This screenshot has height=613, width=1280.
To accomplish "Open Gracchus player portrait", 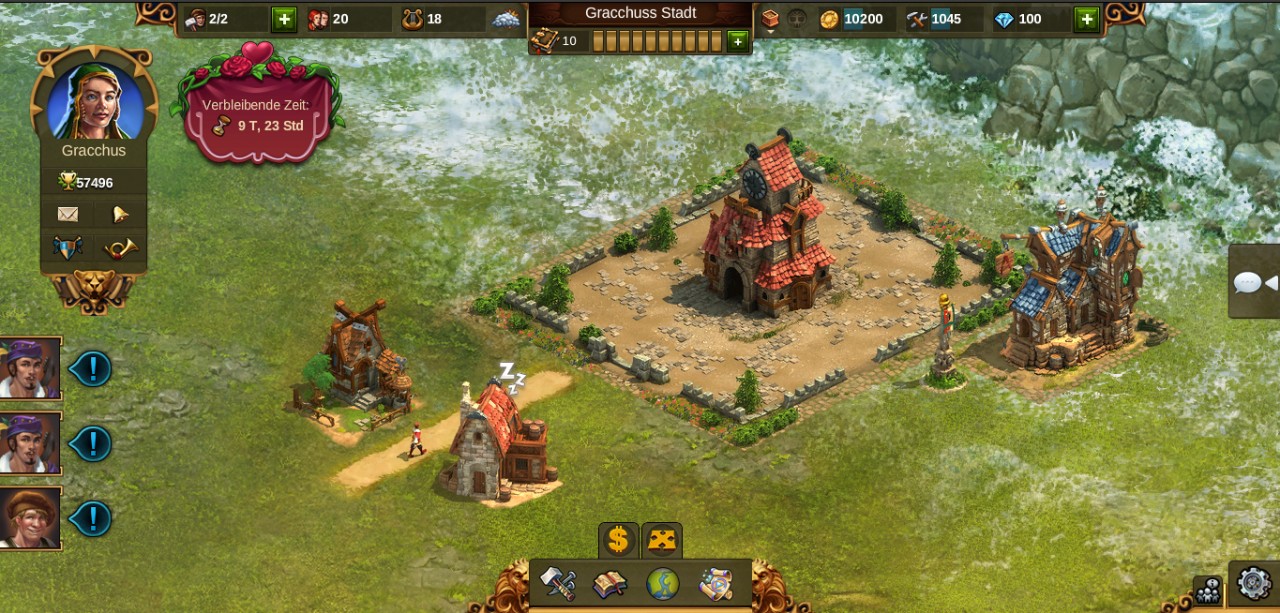I will (95, 102).
